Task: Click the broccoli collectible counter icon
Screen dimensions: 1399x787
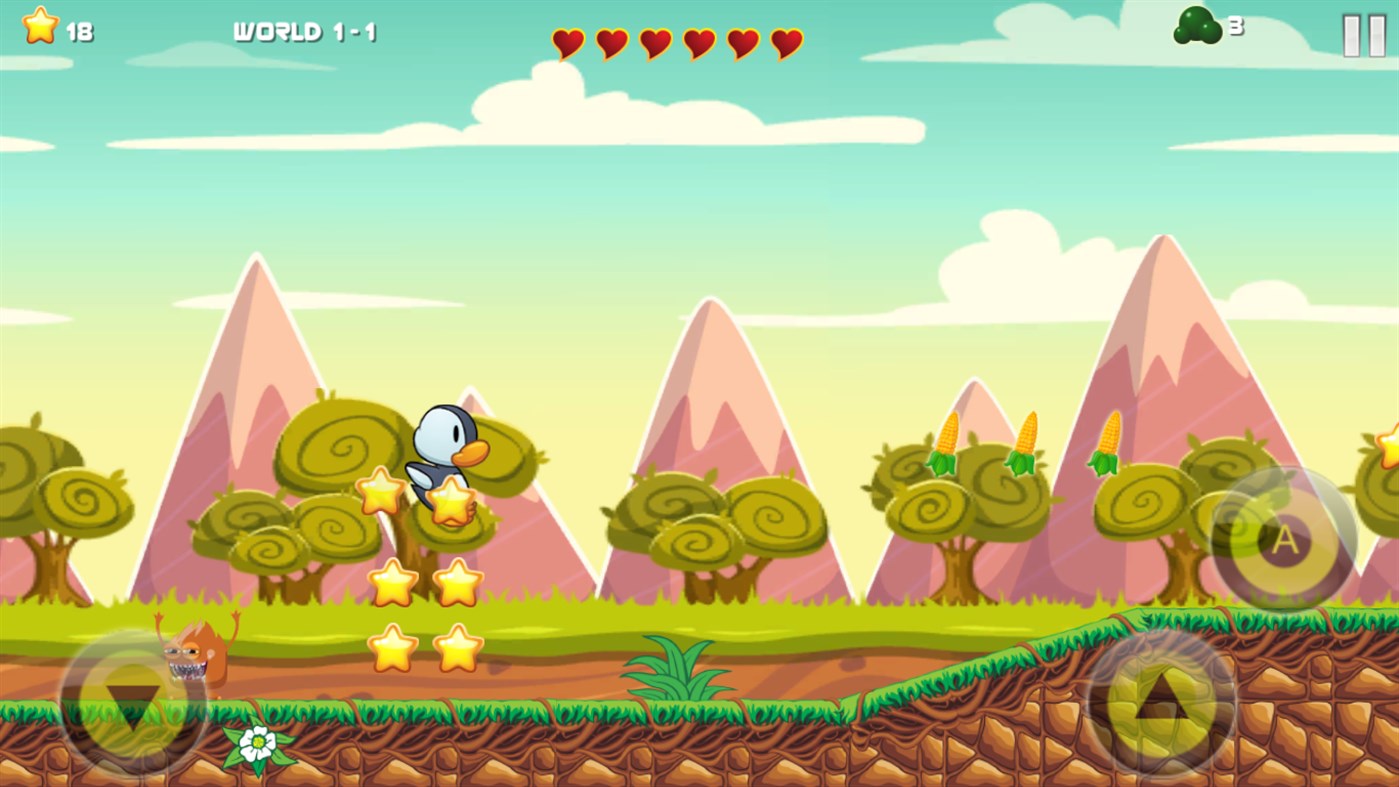Action: pos(1196,27)
